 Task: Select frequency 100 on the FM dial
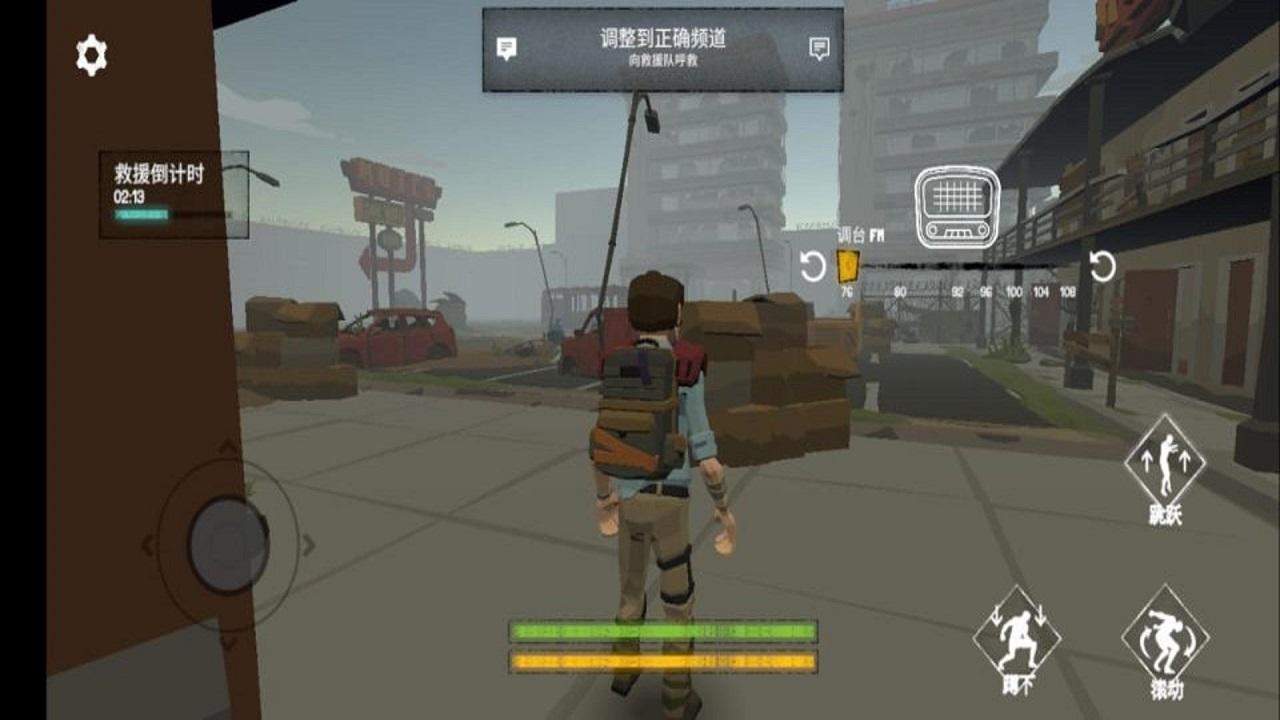1012,290
